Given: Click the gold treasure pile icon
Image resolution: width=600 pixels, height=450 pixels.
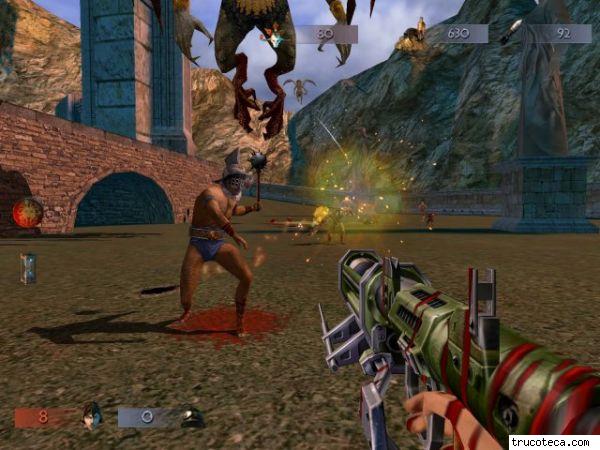Looking at the screenshot, I should pyautogui.click(x=410, y=37).
